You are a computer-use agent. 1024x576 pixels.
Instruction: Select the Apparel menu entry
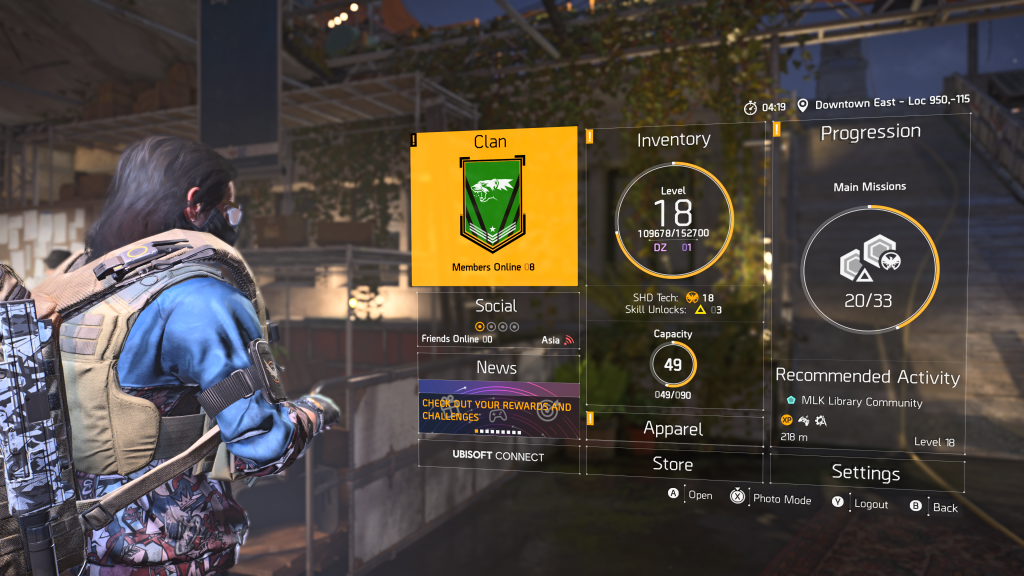673,429
